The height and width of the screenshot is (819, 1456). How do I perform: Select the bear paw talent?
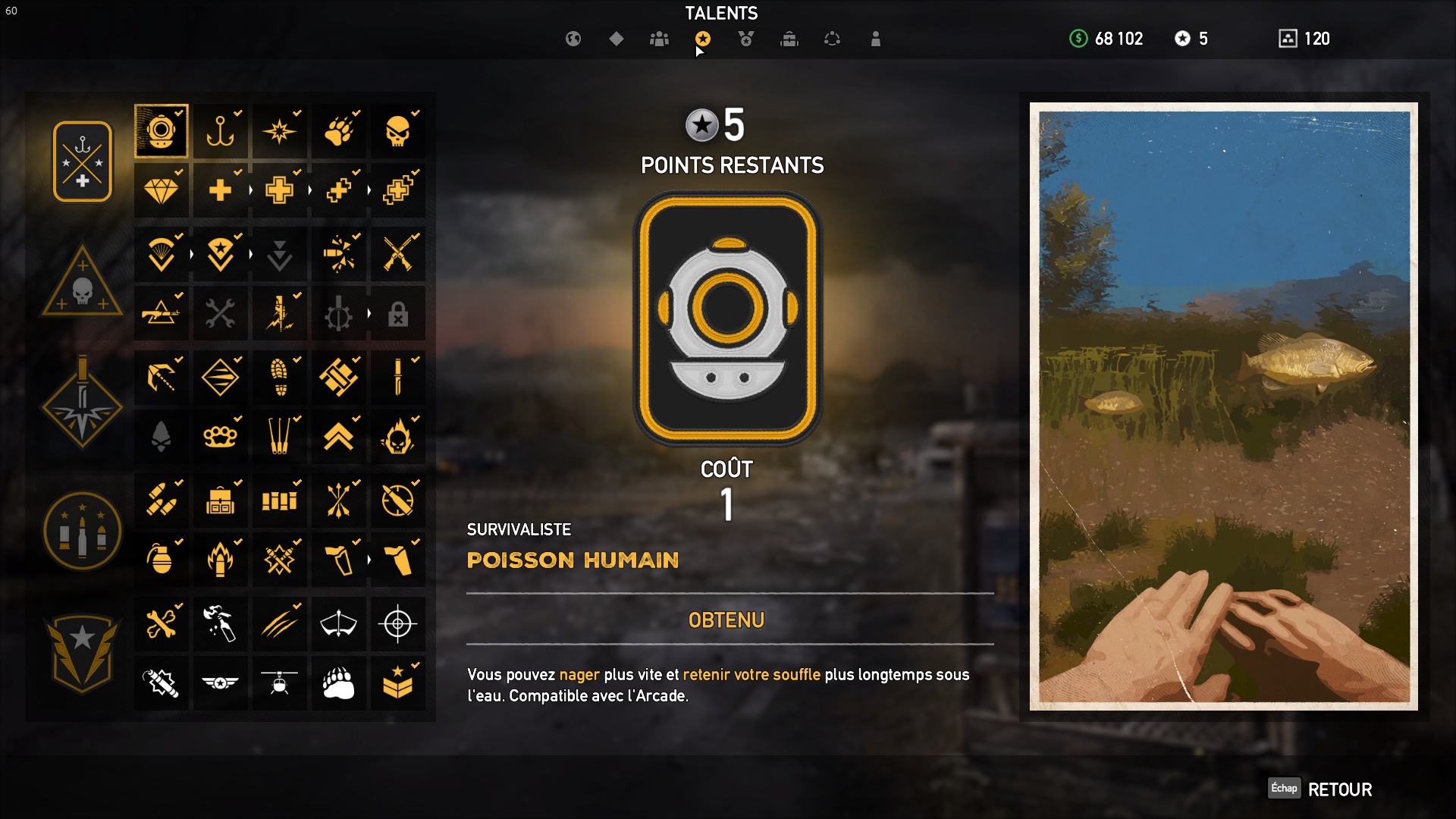338,683
